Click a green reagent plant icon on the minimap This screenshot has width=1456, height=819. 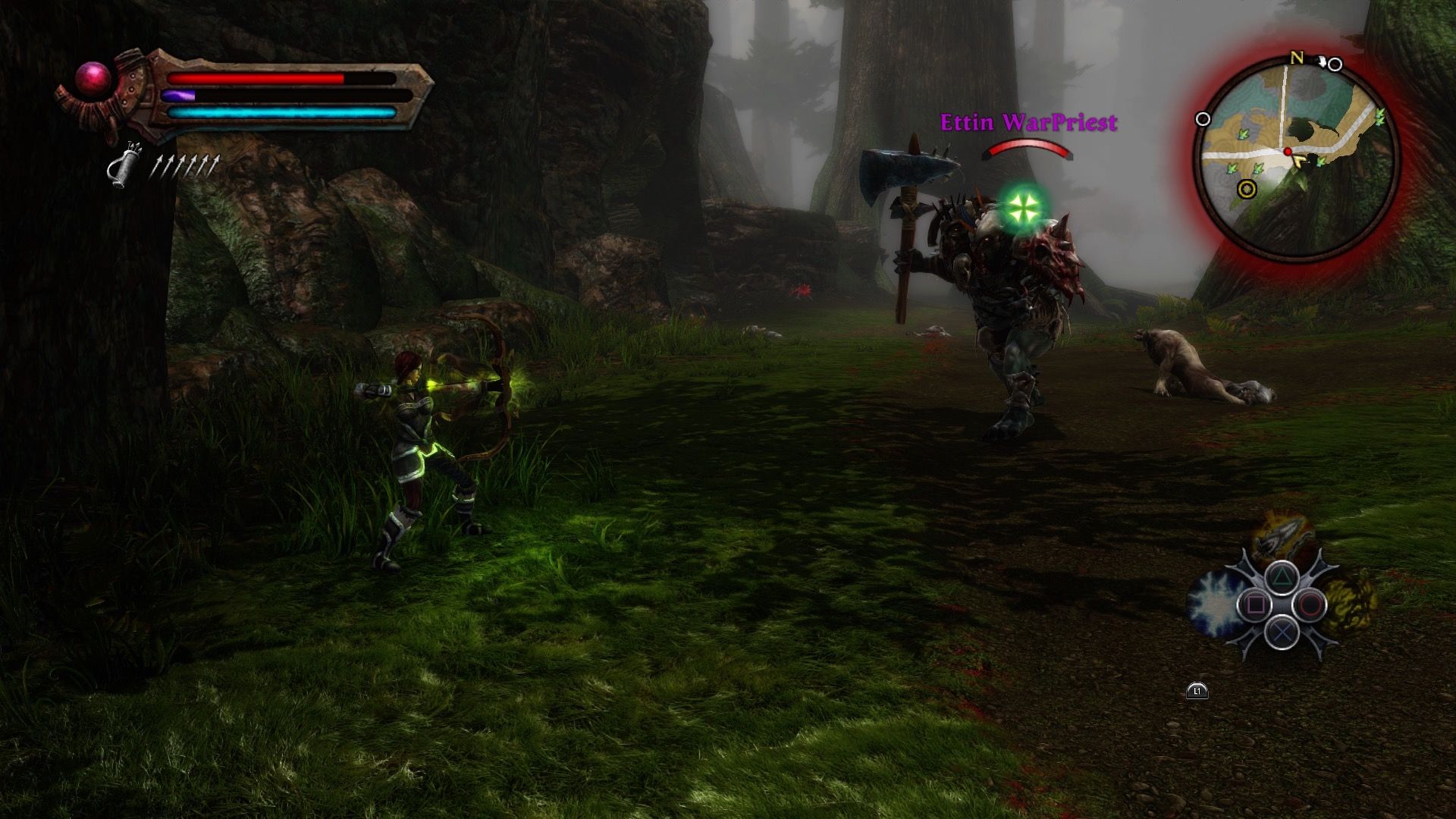click(x=1243, y=135)
